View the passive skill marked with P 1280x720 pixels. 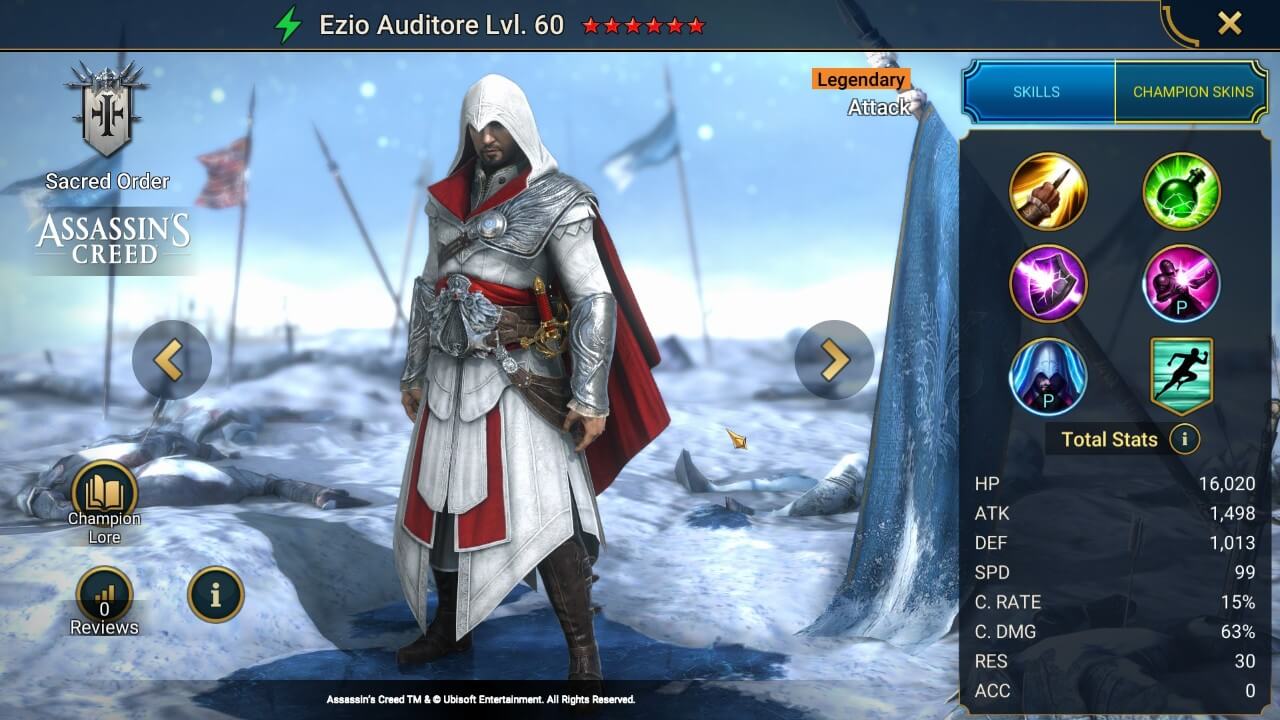click(1181, 284)
